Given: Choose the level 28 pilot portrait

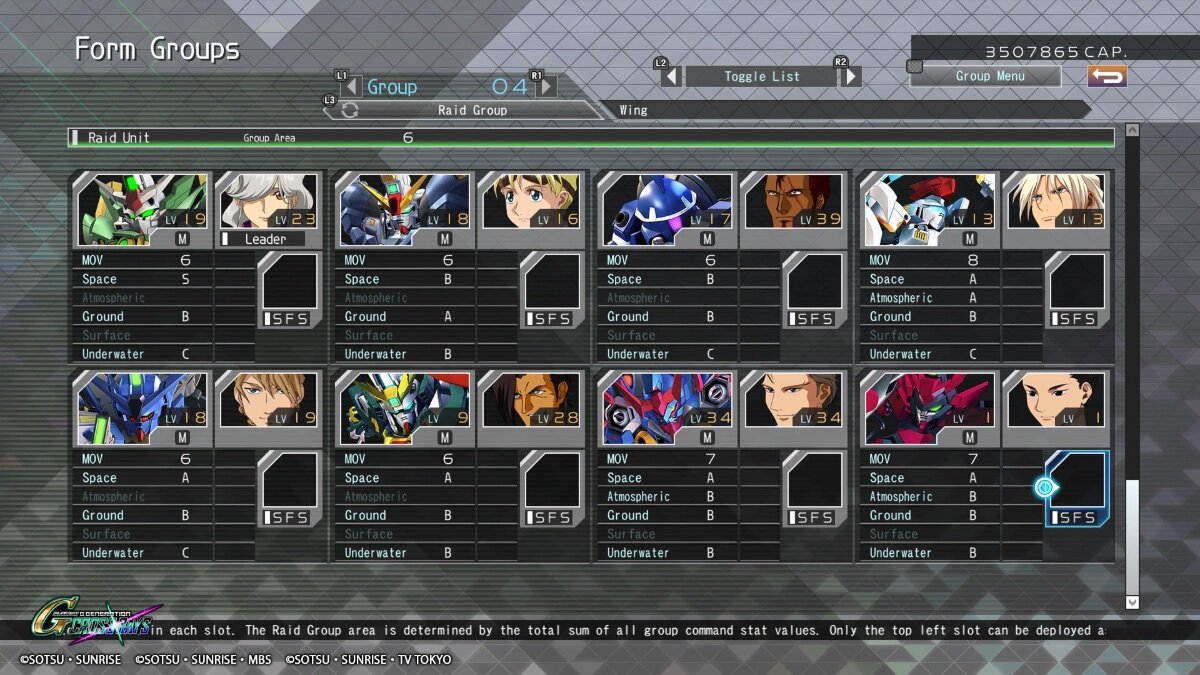Looking at the screenshot, I should click(530, 401).
